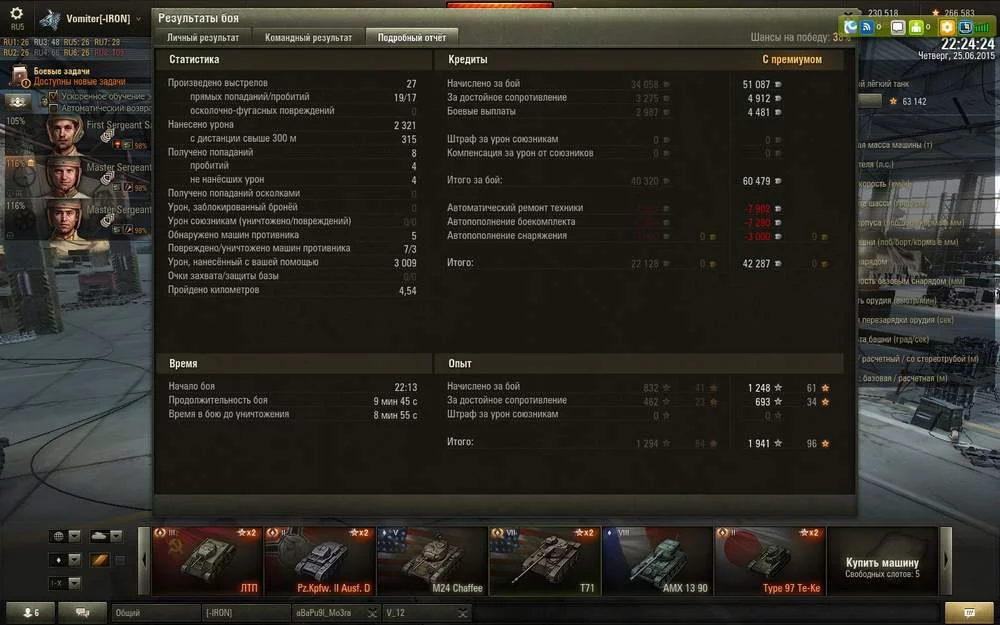
Task: Close the V_12 chat tab
Action: (x=462, y=612)
